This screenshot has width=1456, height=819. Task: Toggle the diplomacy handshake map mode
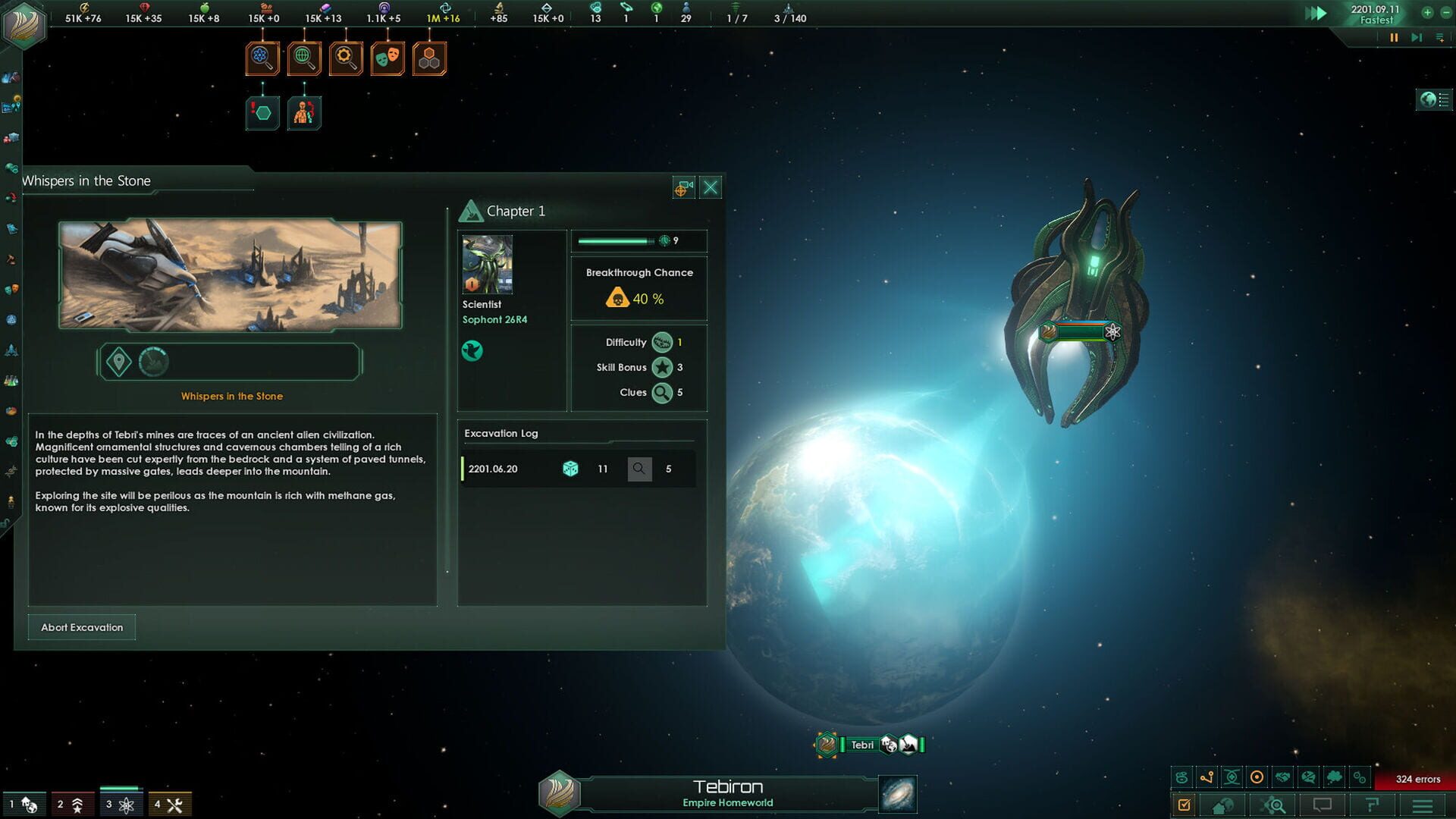[x=1282, y=778]
